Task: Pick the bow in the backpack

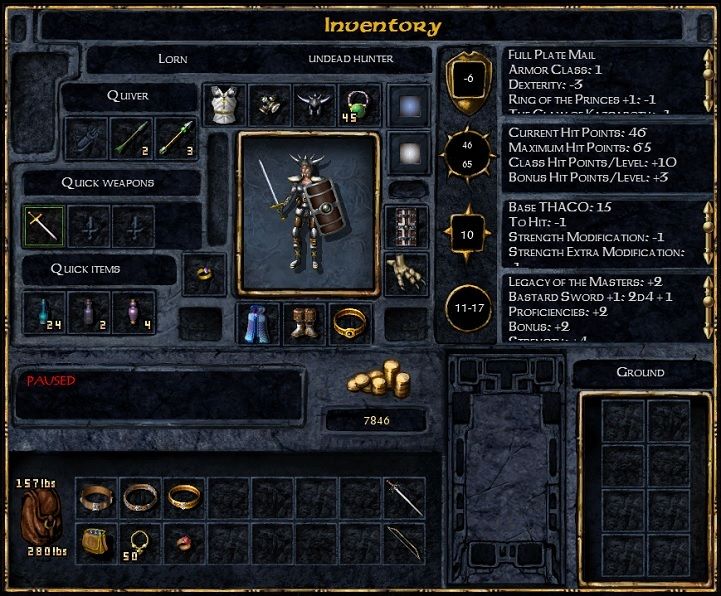Action: (x=404, y=543)
